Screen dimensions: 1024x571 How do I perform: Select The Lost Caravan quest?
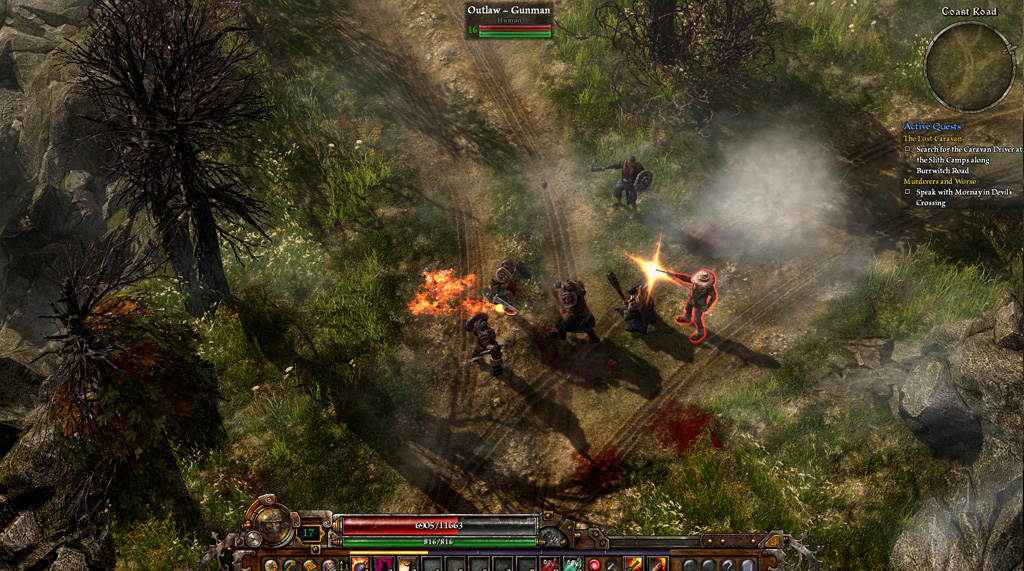point(932,138)
